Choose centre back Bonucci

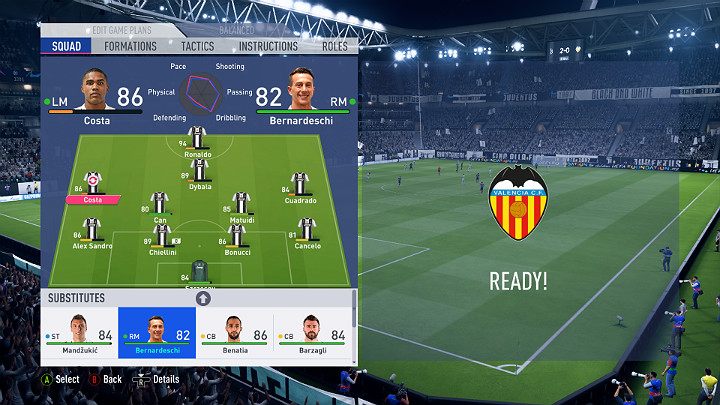point(237,238)
